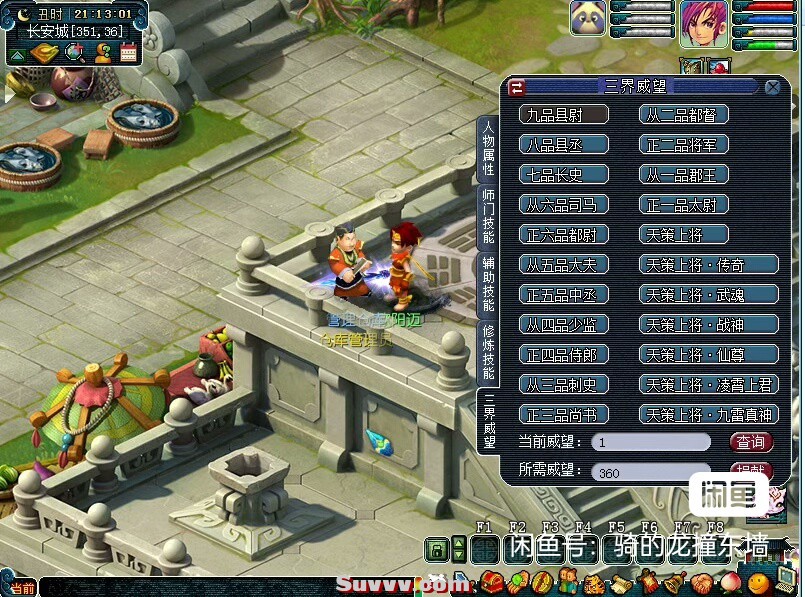Switch to the 辅助技能 tab
The image size is (805, 597).
coord(488,284)
